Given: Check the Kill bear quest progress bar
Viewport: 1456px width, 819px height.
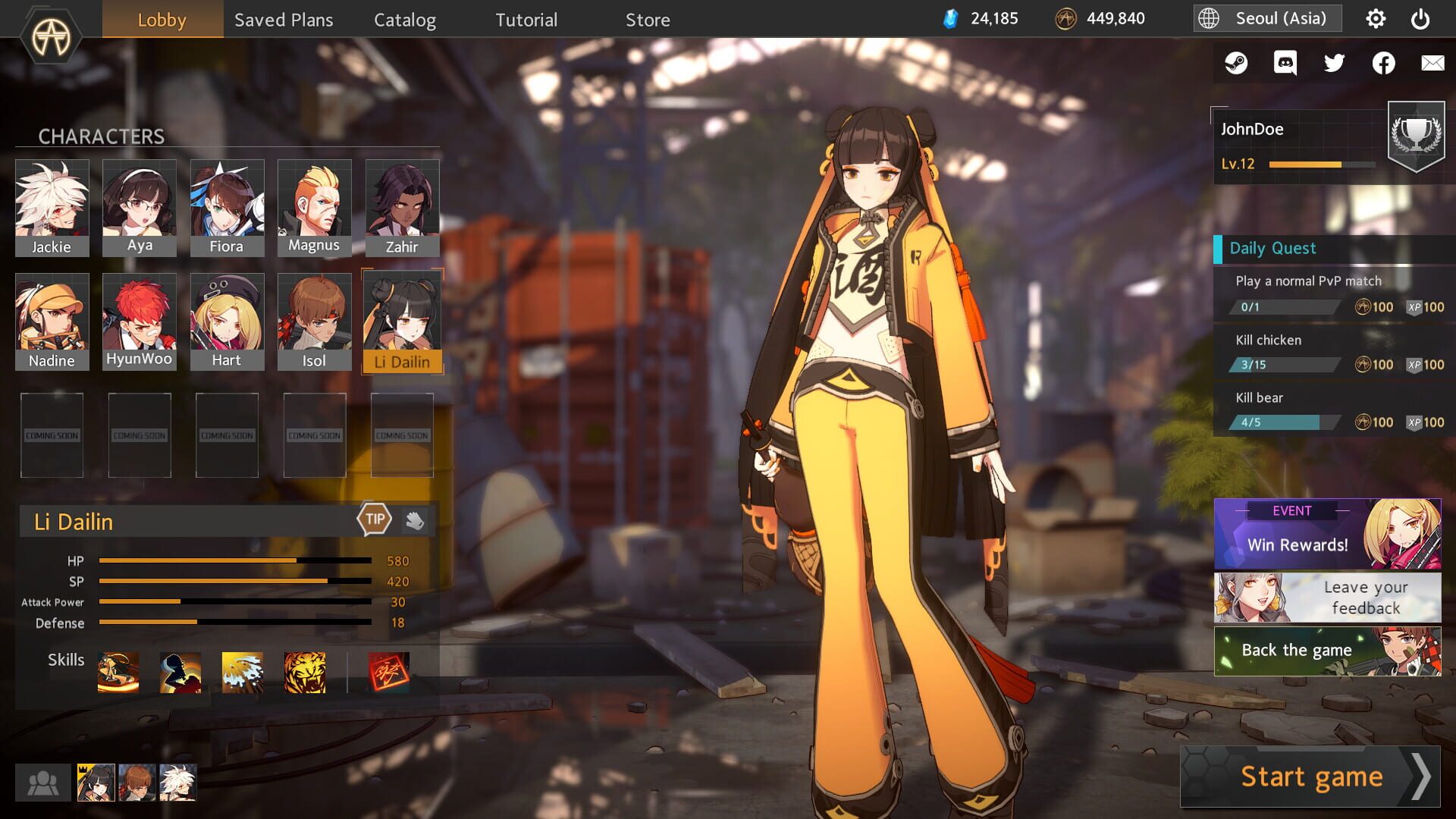Looking at the screenshot, I should tap(1283, 422).
